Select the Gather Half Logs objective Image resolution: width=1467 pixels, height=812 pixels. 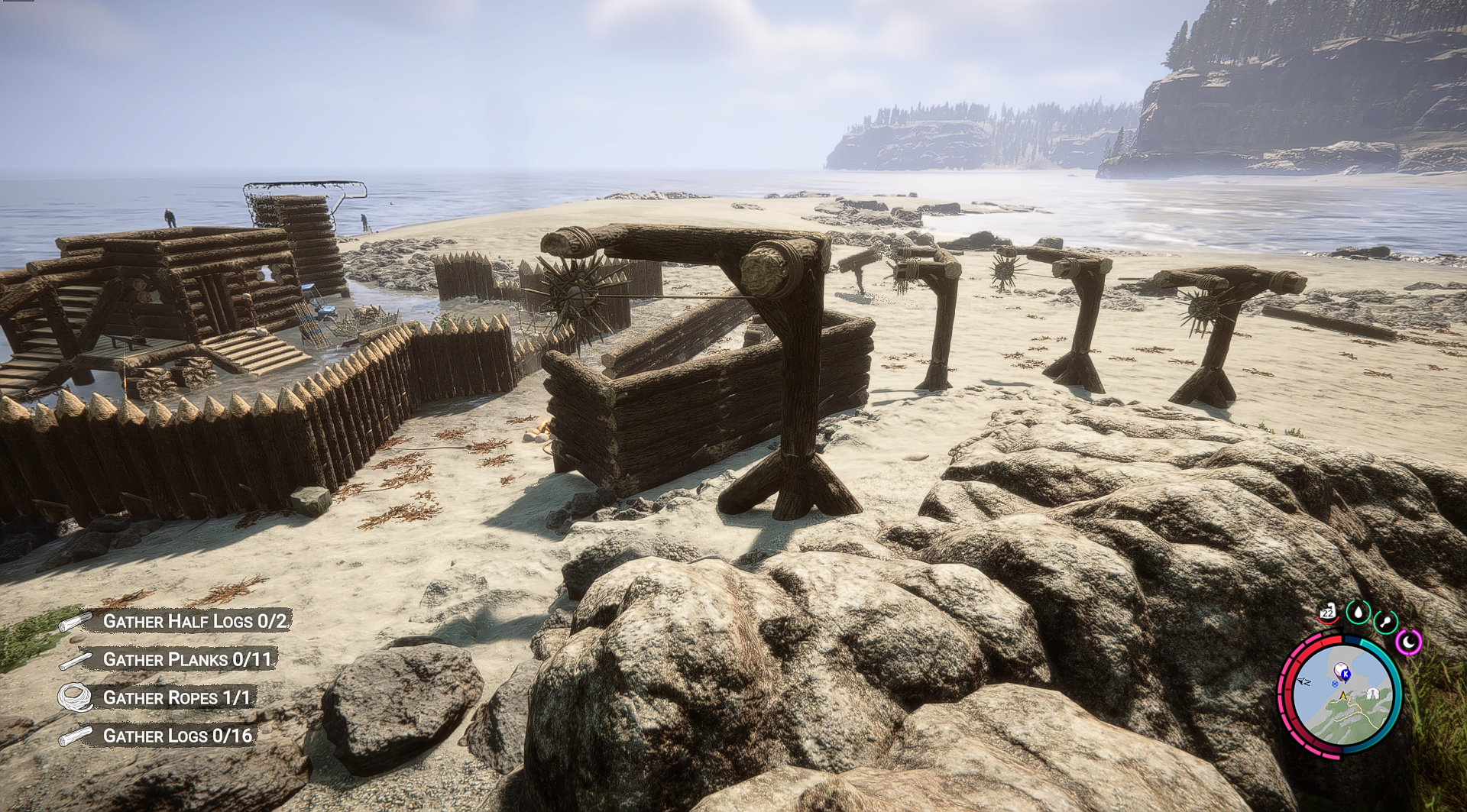195,621
